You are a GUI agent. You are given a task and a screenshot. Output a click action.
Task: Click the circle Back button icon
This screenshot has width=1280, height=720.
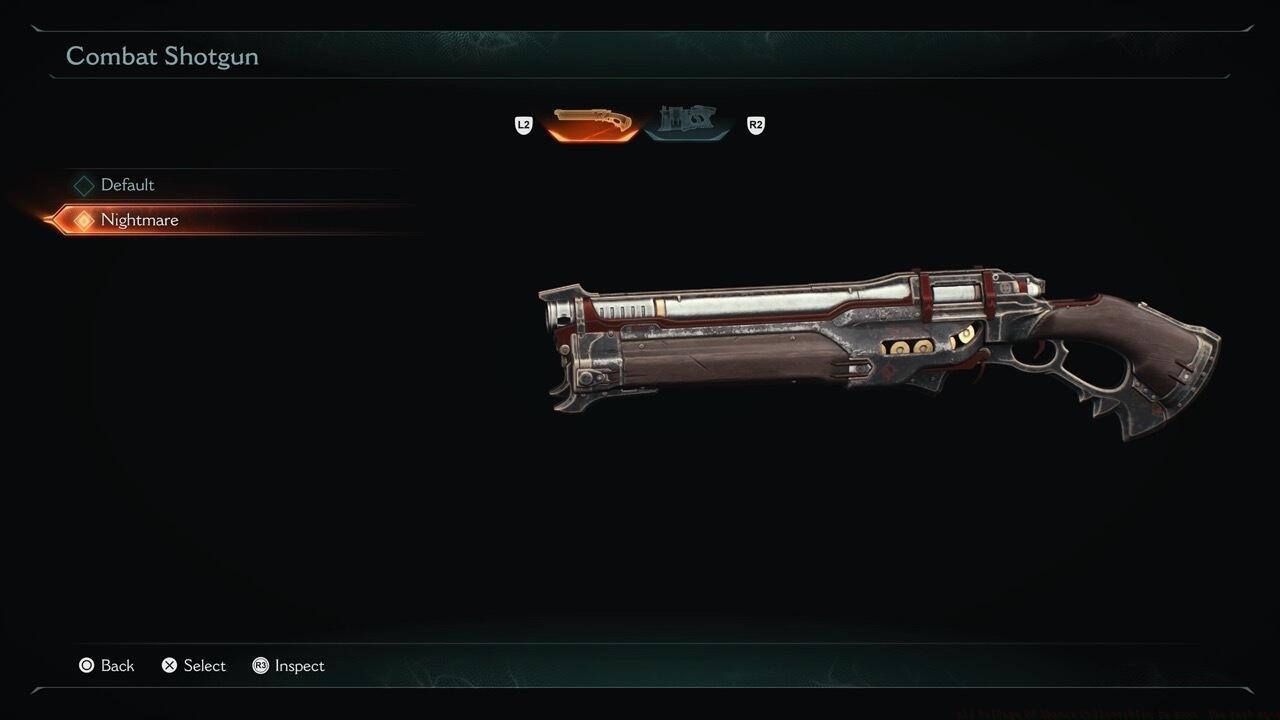(86, 665)
